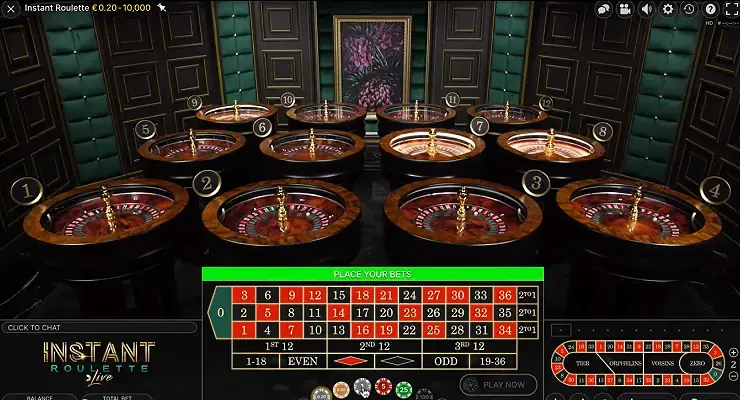Bet on ODD
Screen dimensions: 740x400
[445, 360]
